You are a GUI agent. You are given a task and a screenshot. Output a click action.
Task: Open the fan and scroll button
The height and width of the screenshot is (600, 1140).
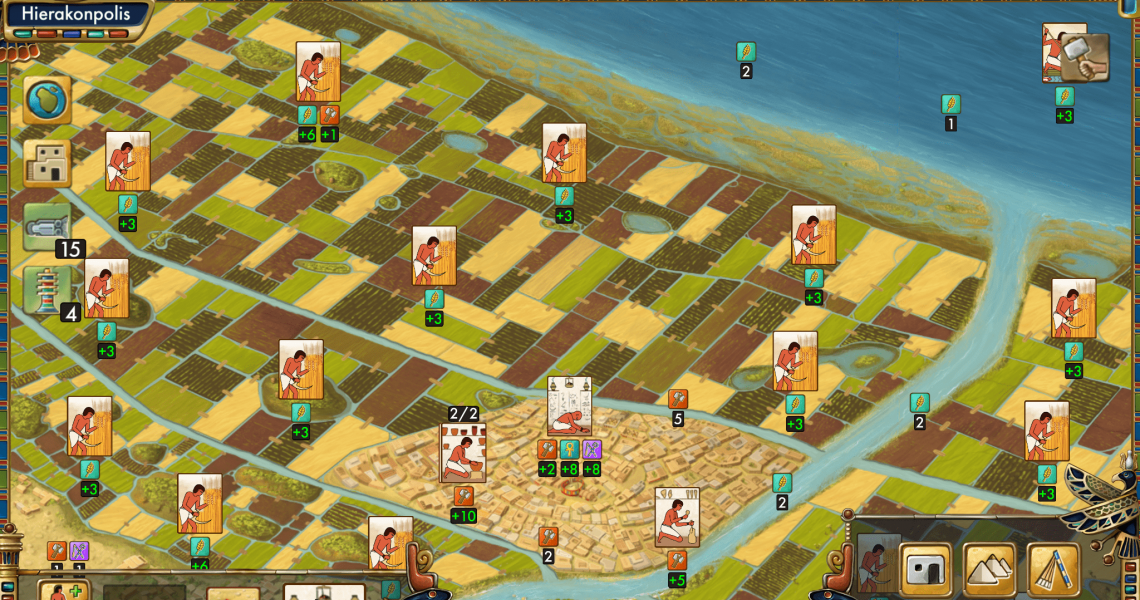(x=1054, y=569)
